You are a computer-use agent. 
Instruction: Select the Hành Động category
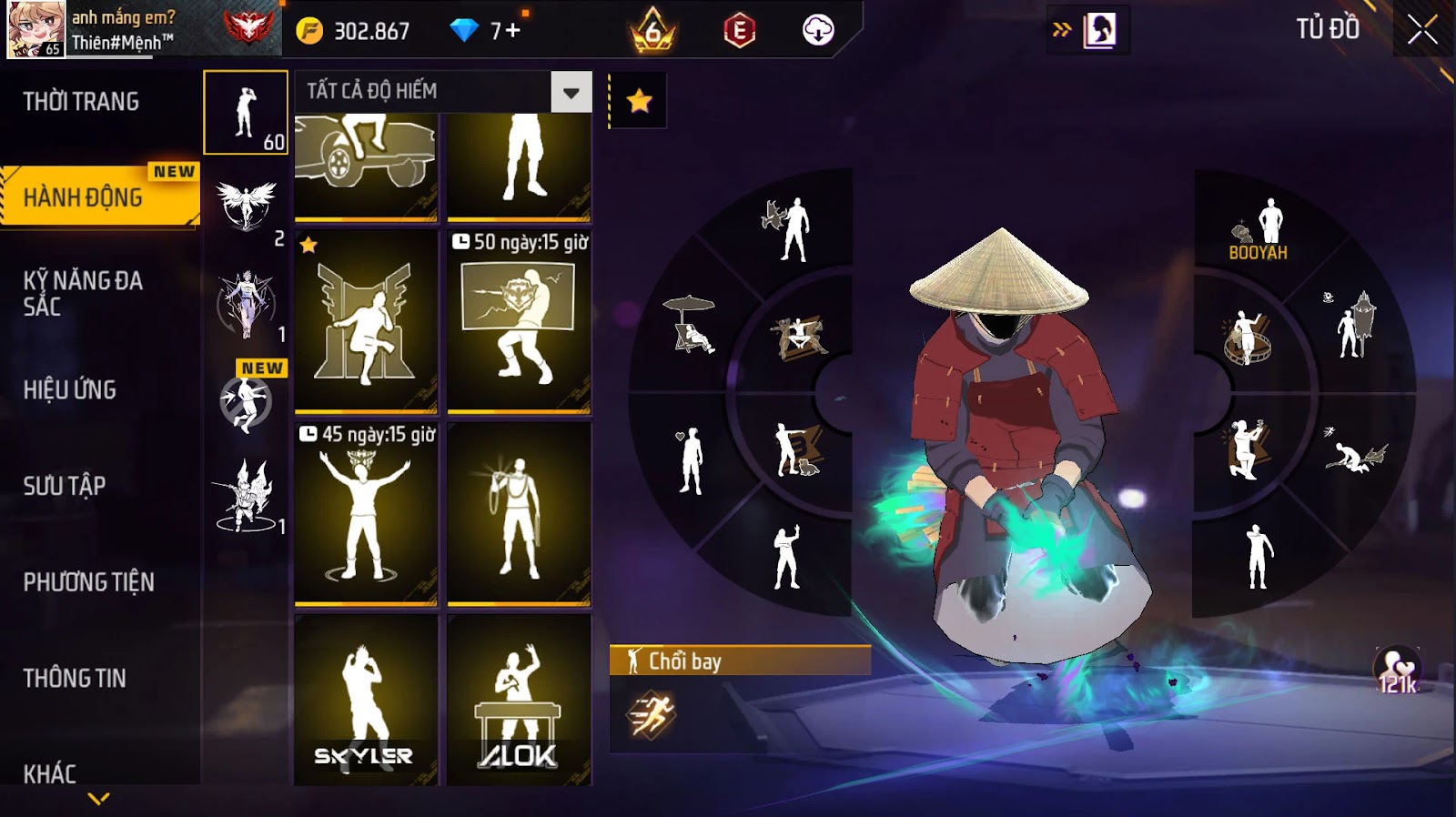pos(83,197)
